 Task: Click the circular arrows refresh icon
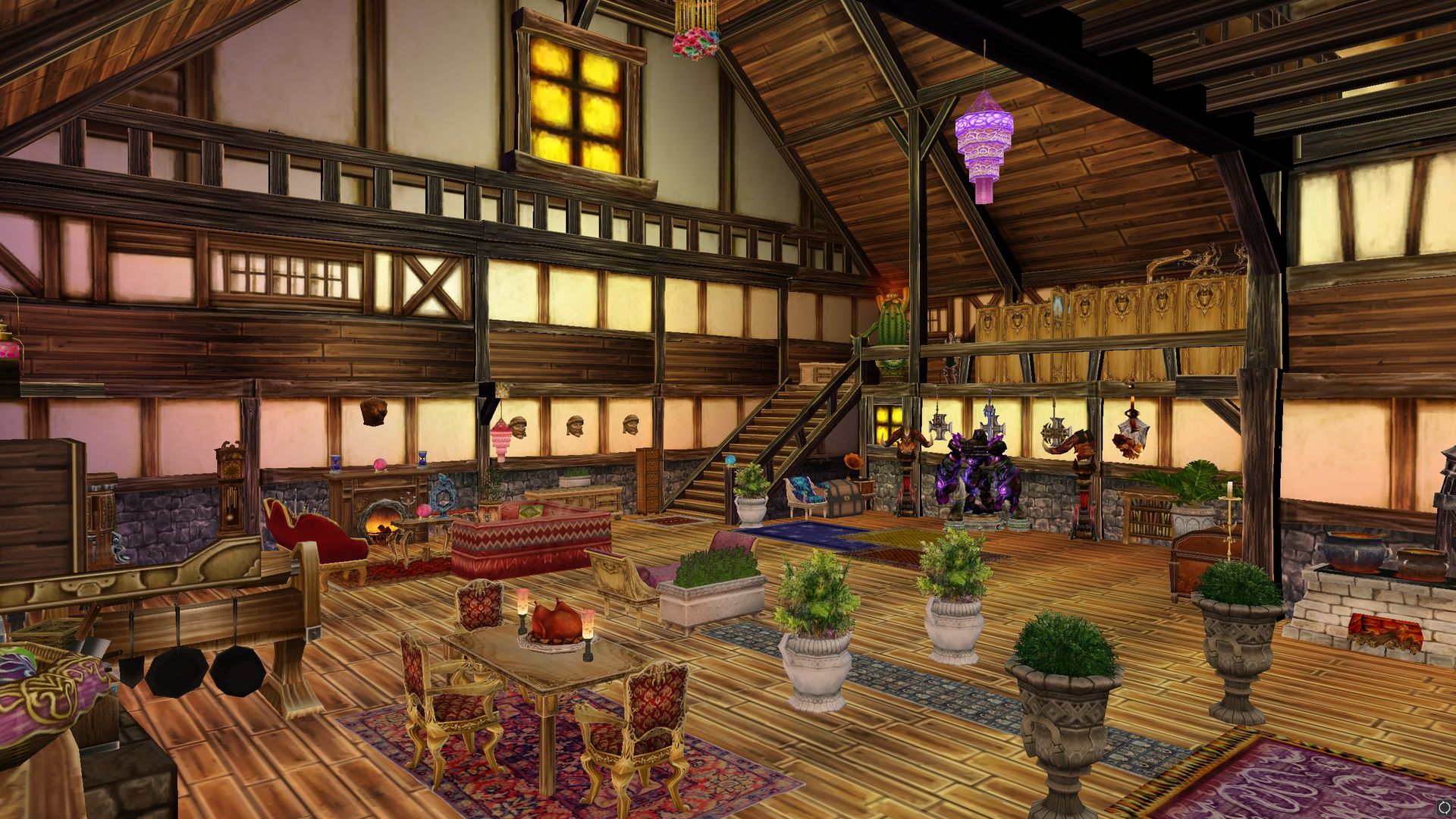point(1444,808)
